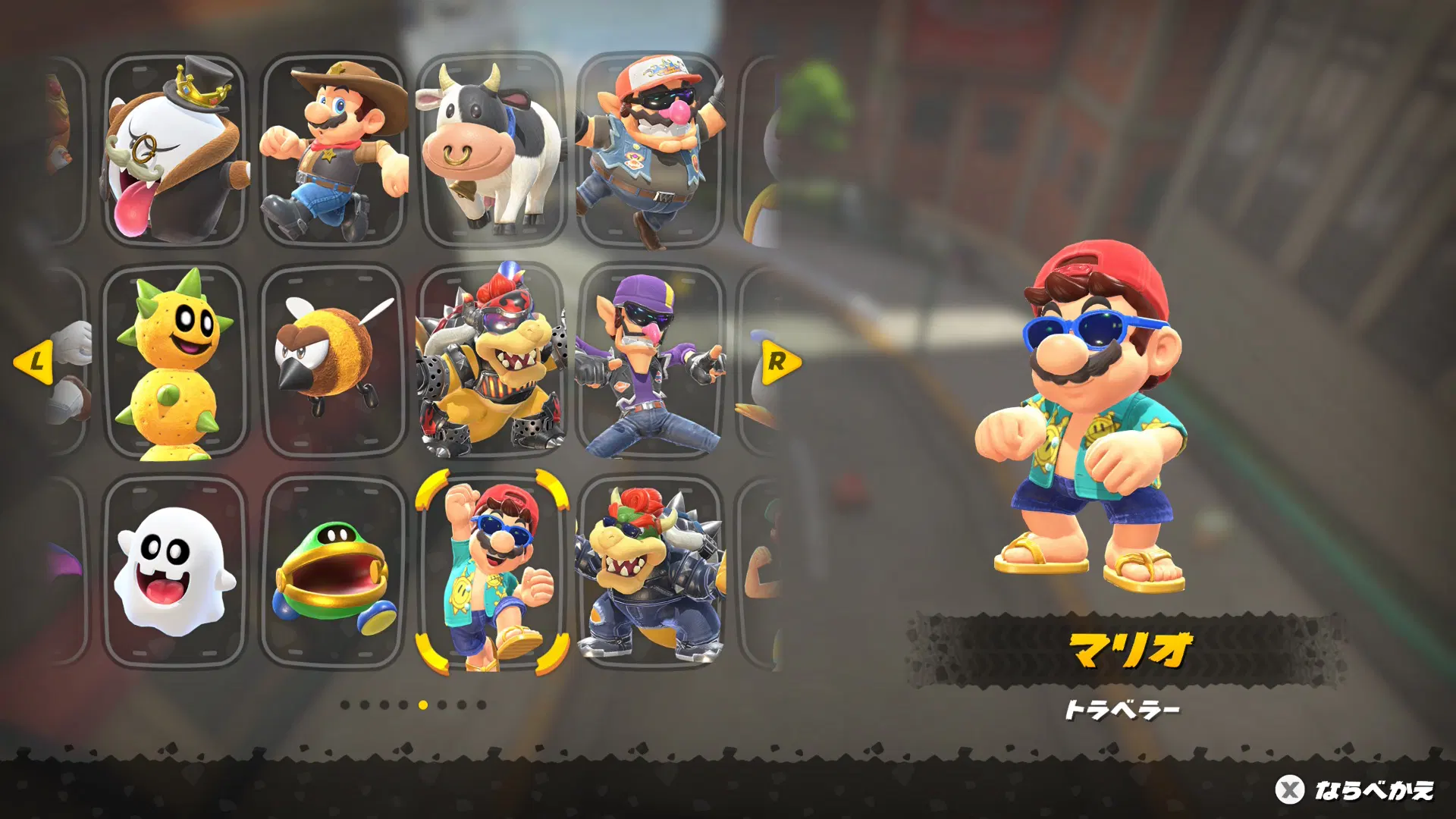The width and height of the screenshot is (1456, 819).
Task: Click the yellow L arrow for previous page
Action: (34, 362)
